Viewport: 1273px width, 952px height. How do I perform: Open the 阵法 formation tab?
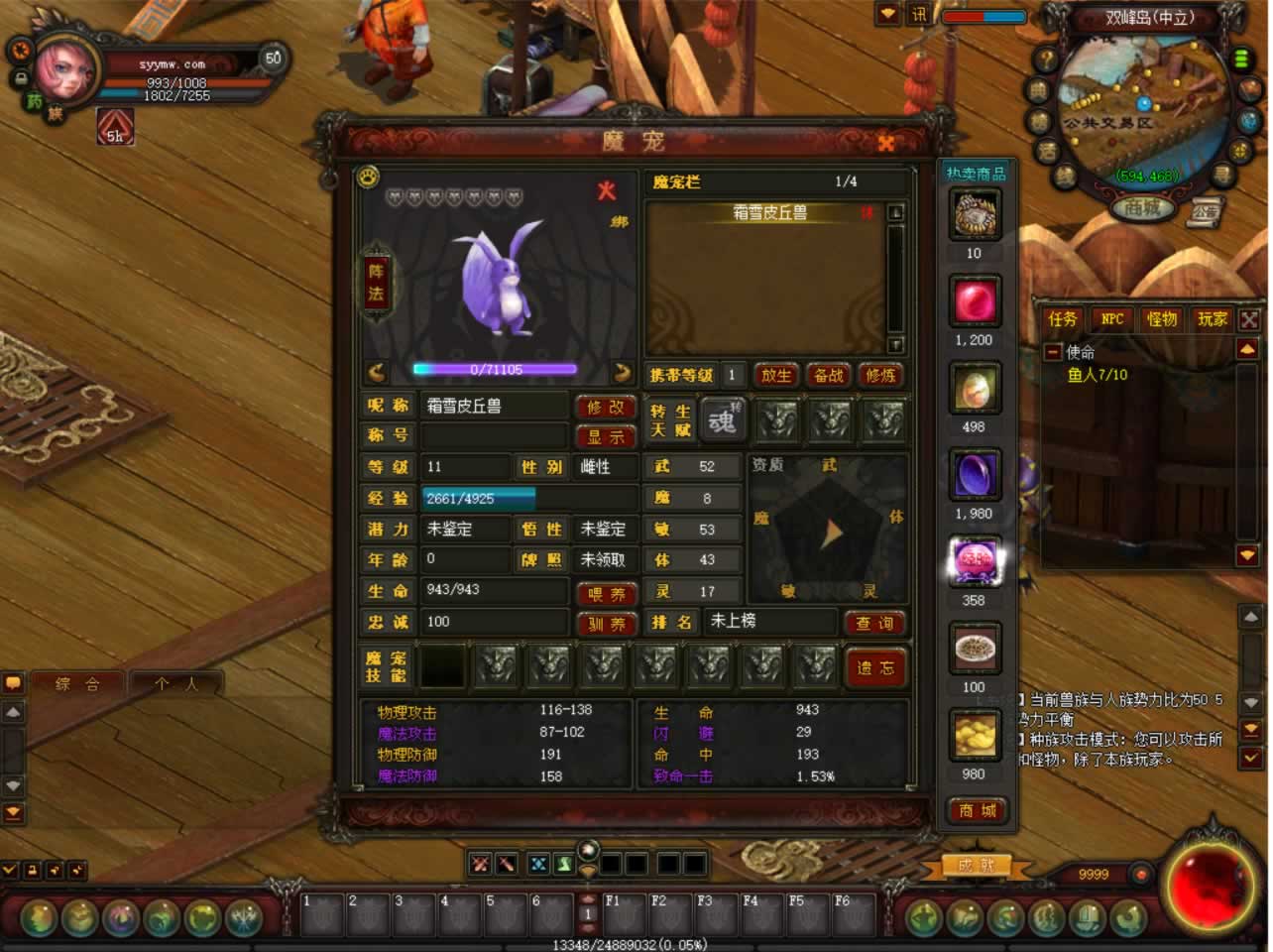(x=376, y=282)
